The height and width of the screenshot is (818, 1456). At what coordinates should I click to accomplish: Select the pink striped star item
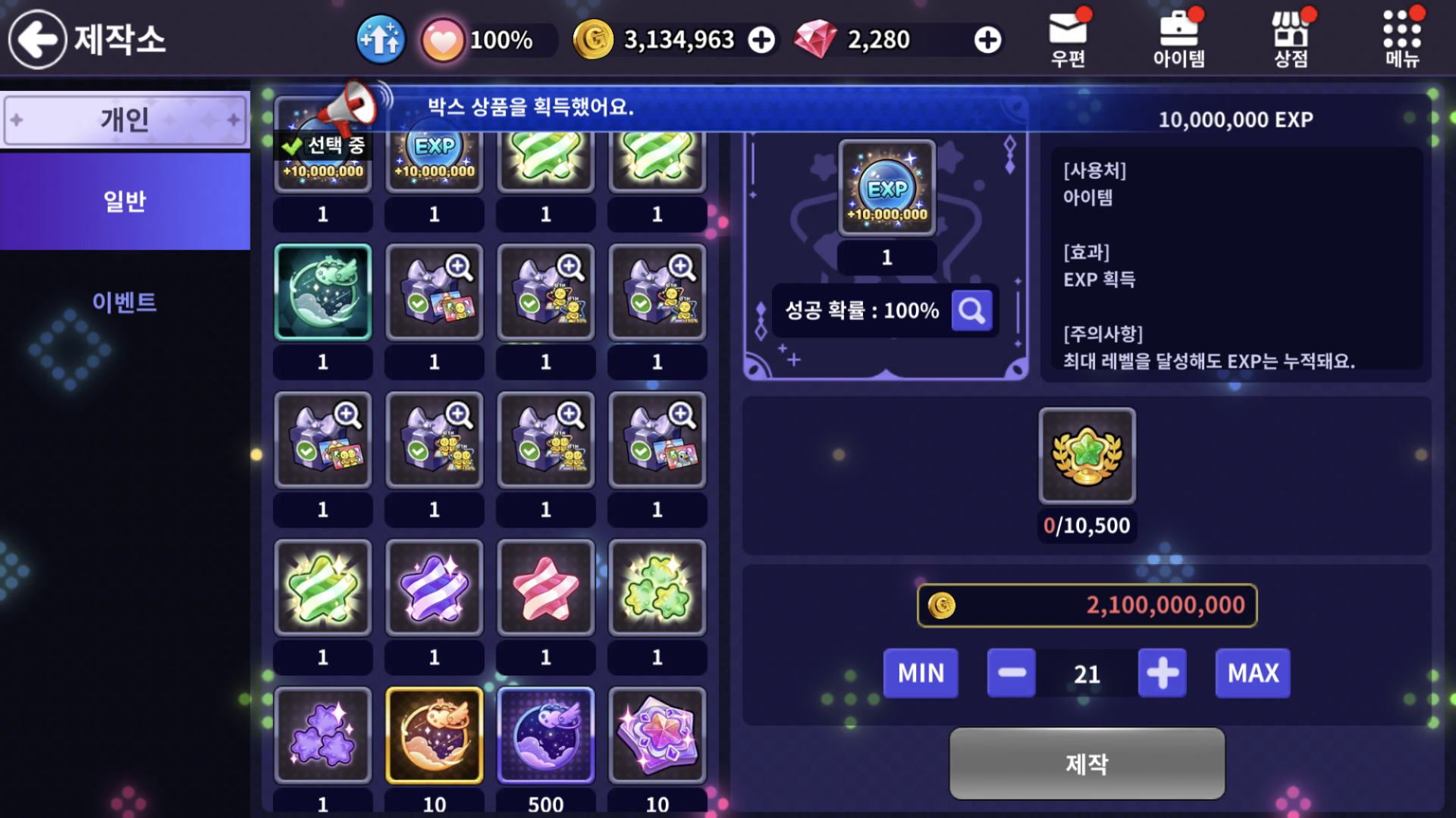[x=545, y=588]
